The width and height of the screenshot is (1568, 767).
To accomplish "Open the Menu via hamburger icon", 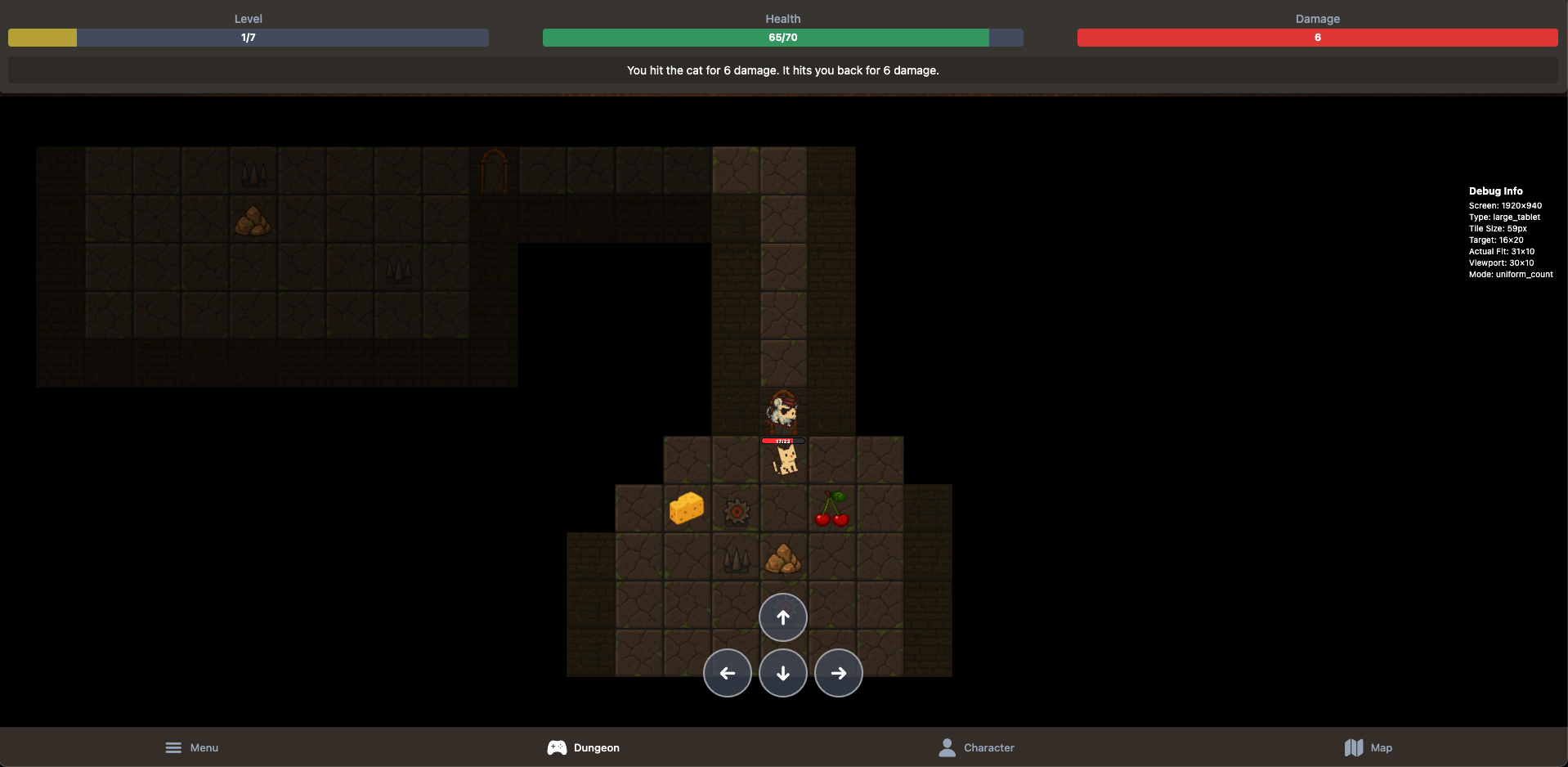I will point(173,747).
